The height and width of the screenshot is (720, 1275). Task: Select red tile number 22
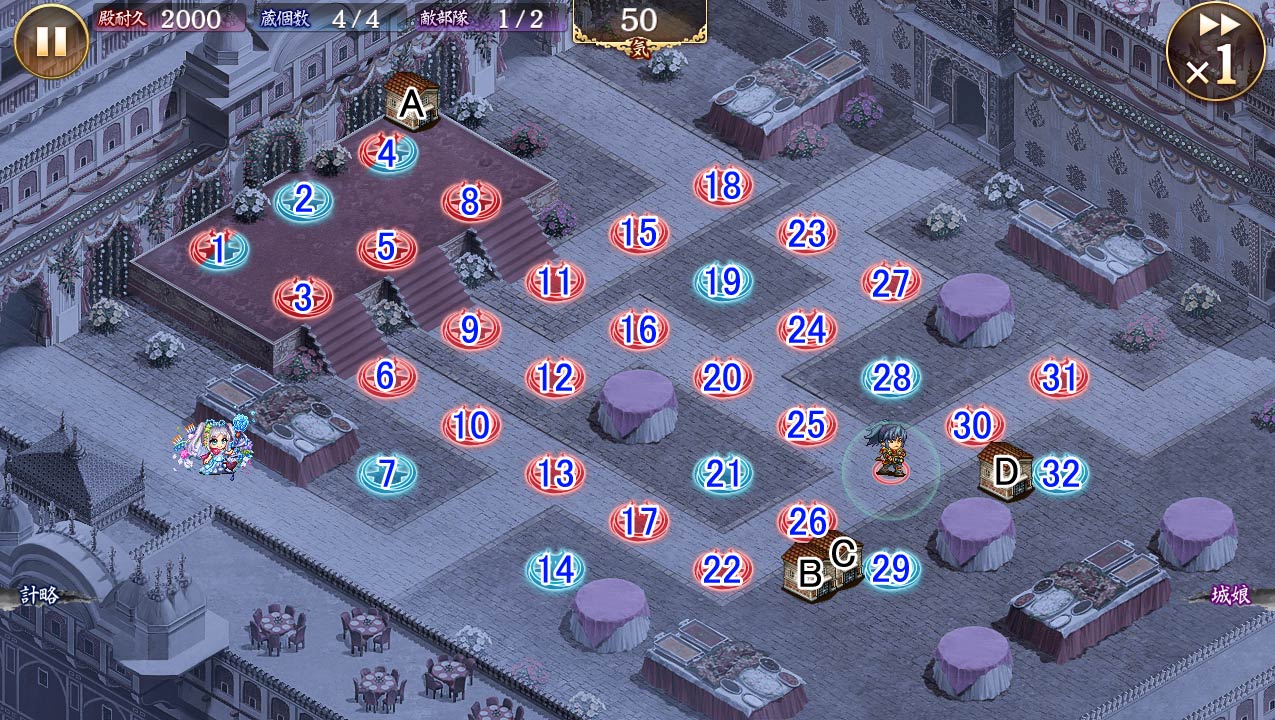click(722, 569)
